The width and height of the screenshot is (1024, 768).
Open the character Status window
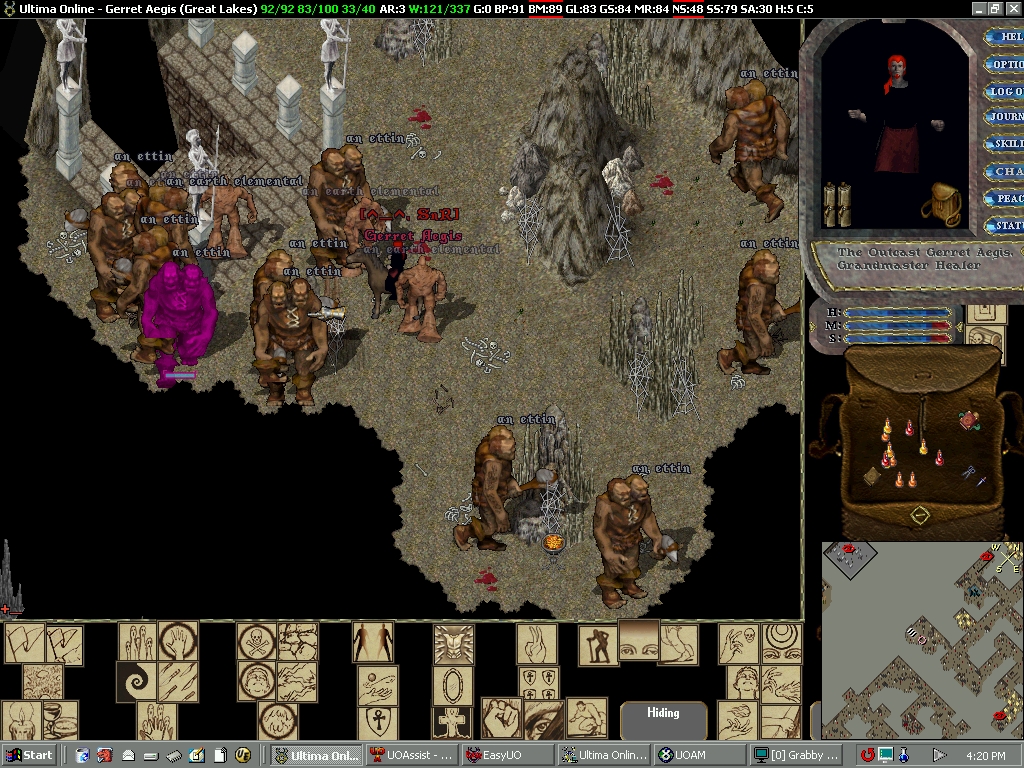coord(1004,225)
